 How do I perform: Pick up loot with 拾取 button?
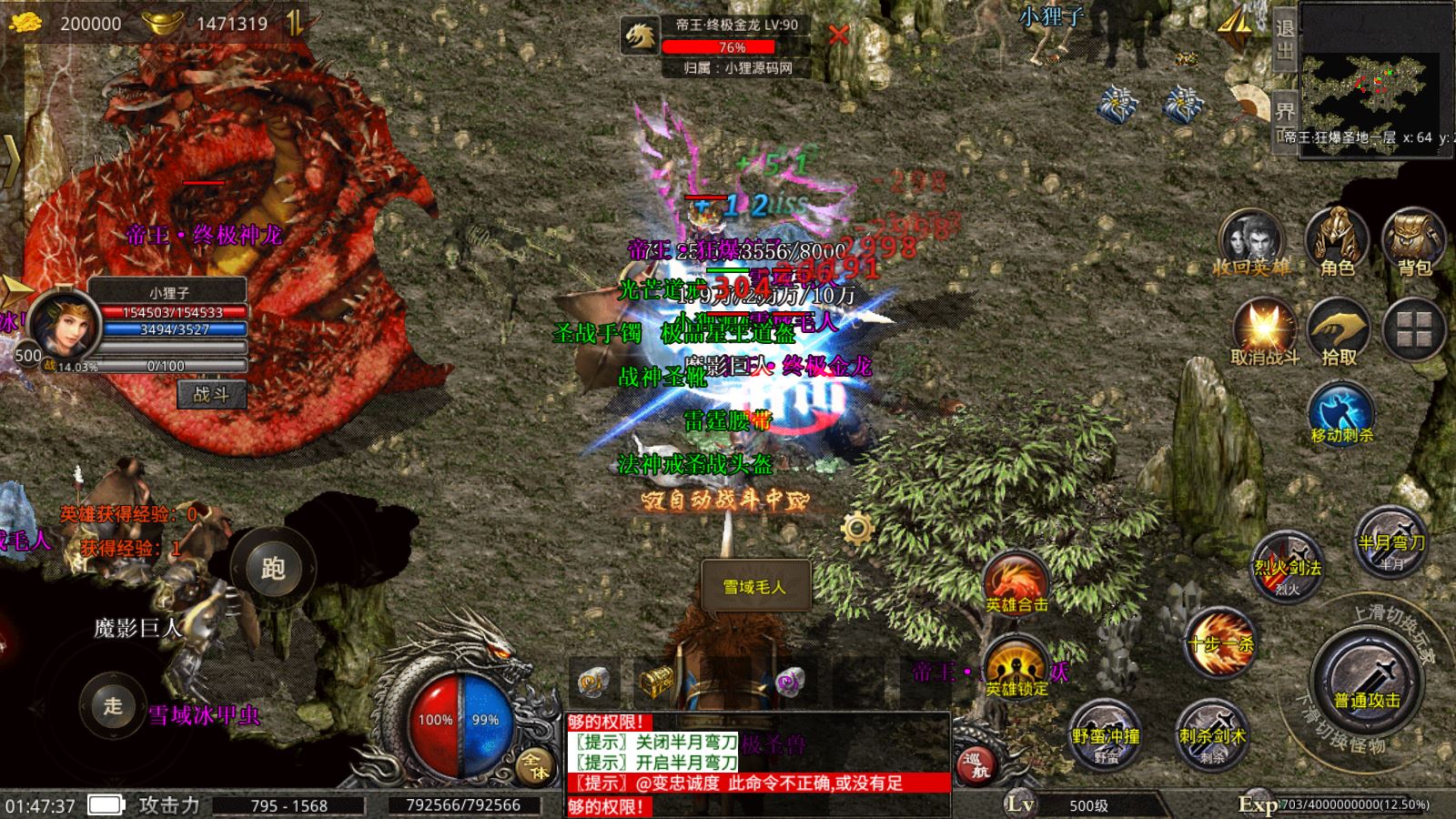click(1339, 331)
